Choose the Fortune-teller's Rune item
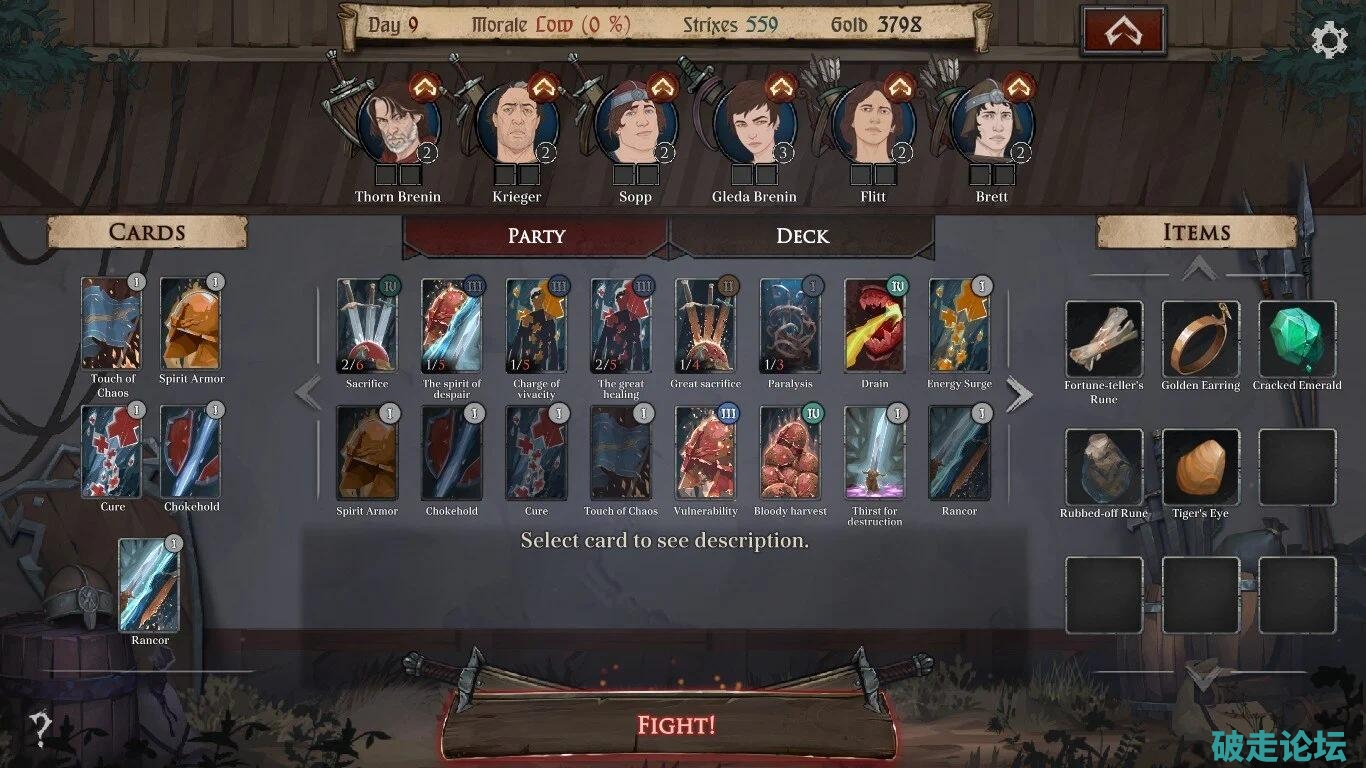This screenshot has width=1366, height=768. click(1104, 339)
